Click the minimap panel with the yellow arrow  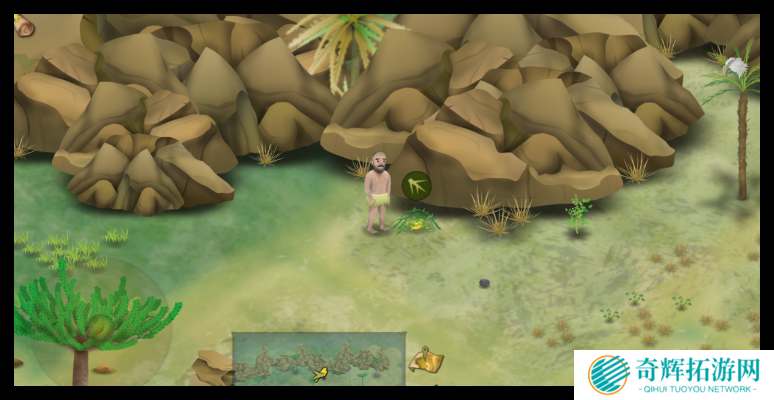point(319,358)
